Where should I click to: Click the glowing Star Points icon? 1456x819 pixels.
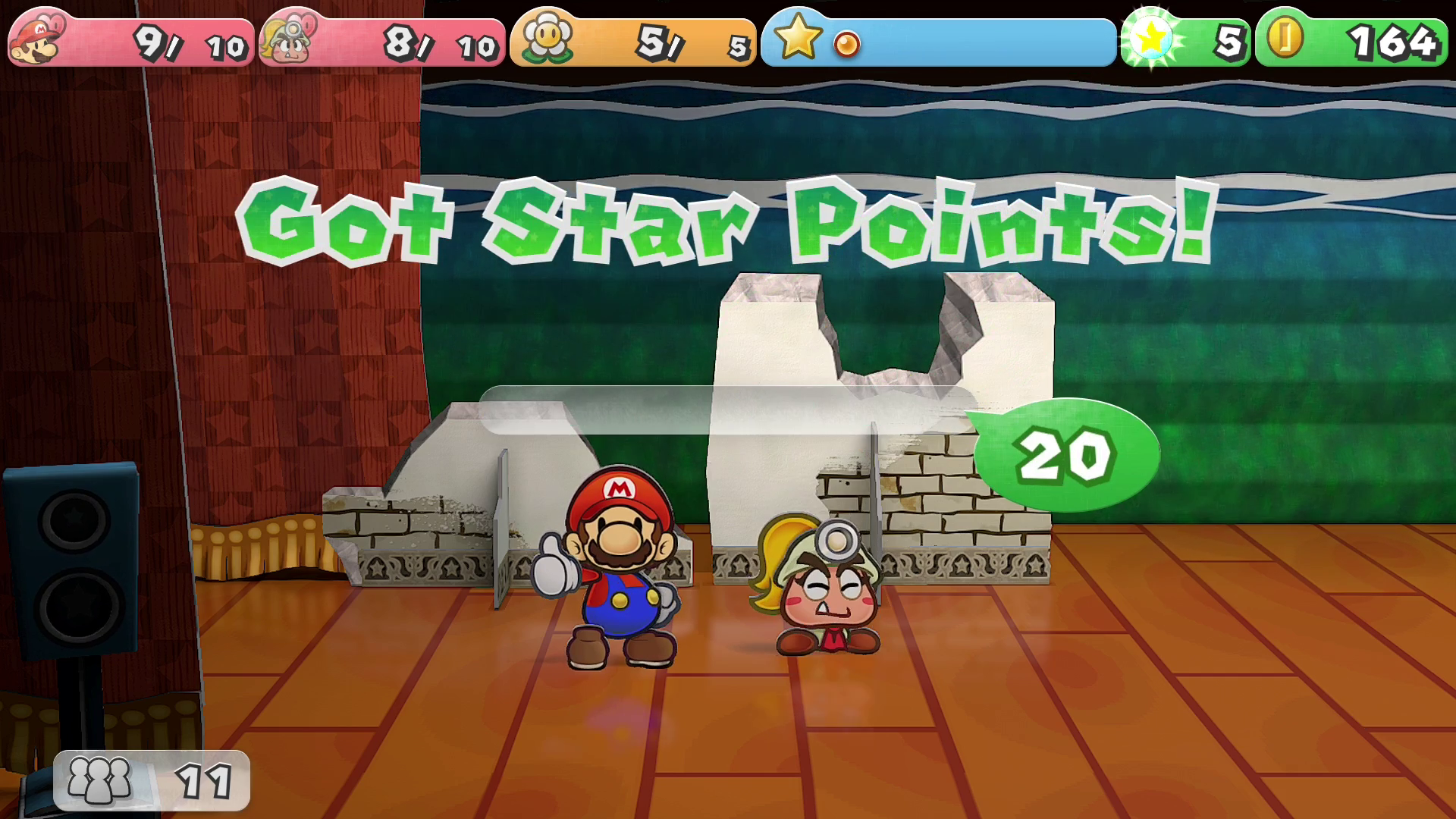click(1151, 38)
